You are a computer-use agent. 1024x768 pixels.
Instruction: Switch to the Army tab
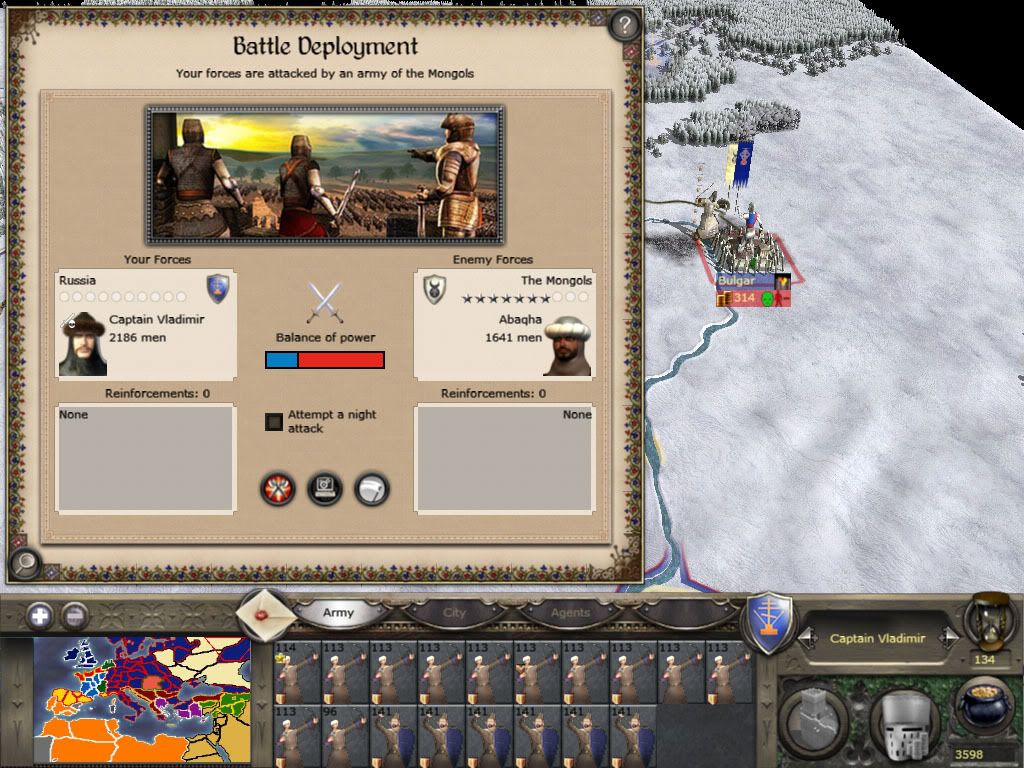pyautogui.click(x=338, y=613)
